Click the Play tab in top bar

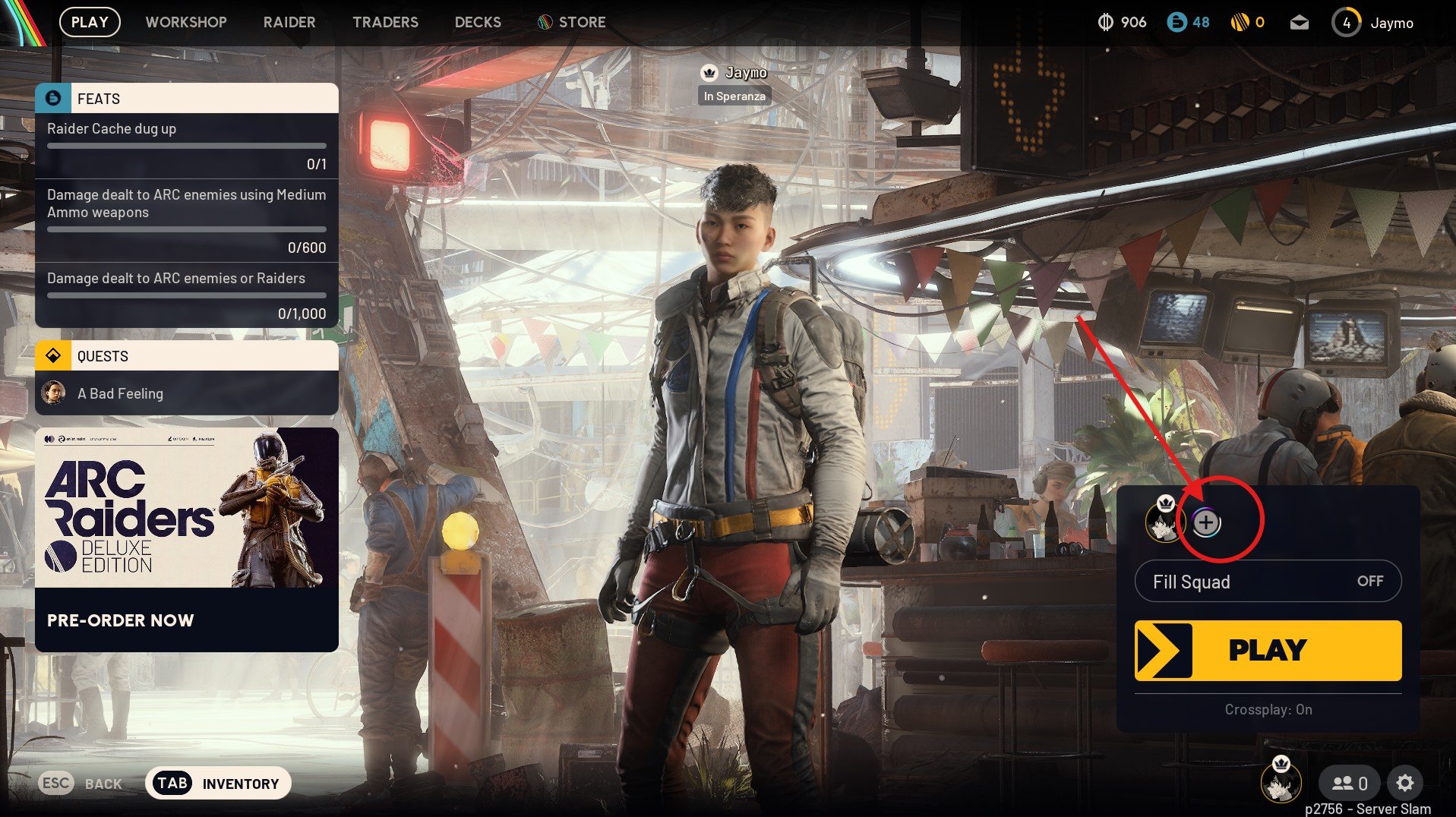[90, 22]
